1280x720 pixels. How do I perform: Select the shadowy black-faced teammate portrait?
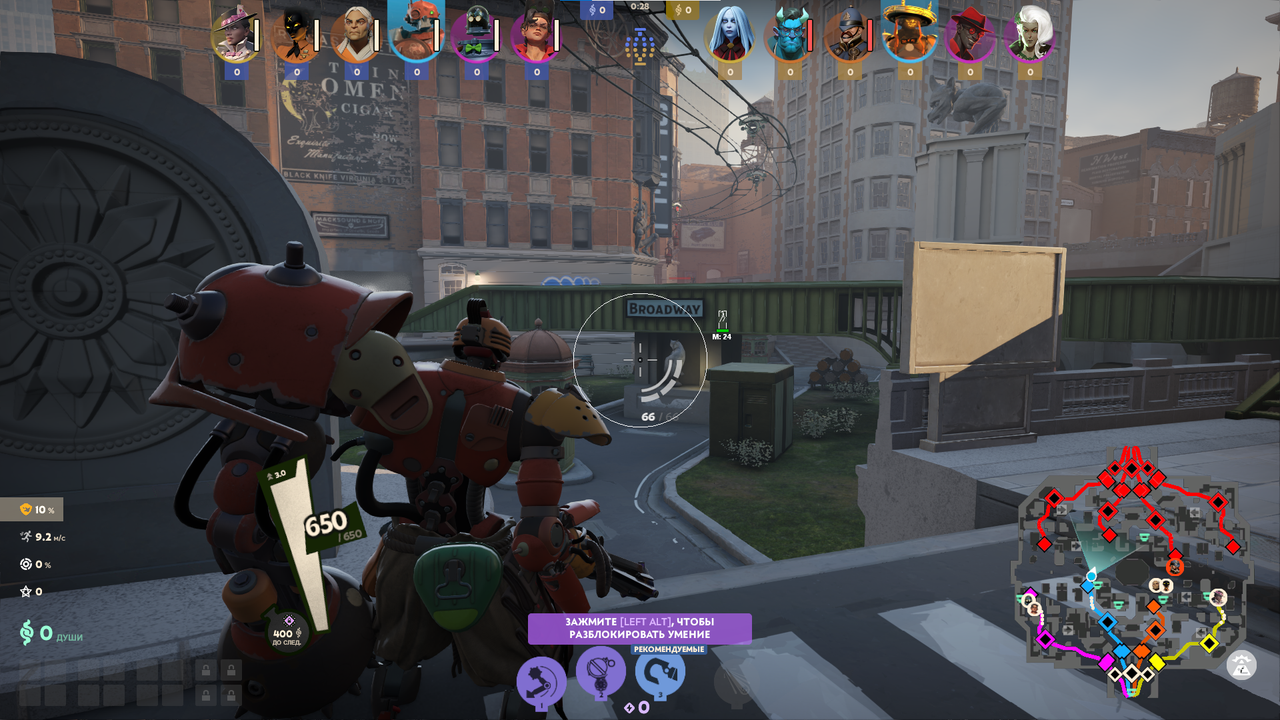click(296, 36)
